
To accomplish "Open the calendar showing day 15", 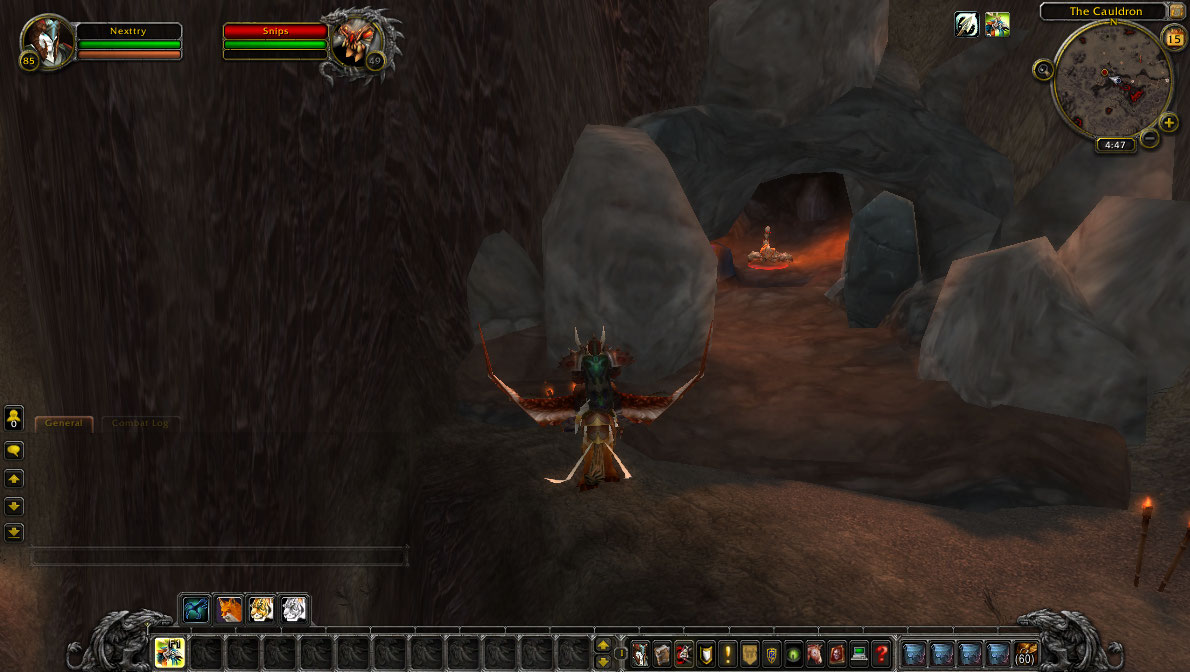I will 1174,38.
